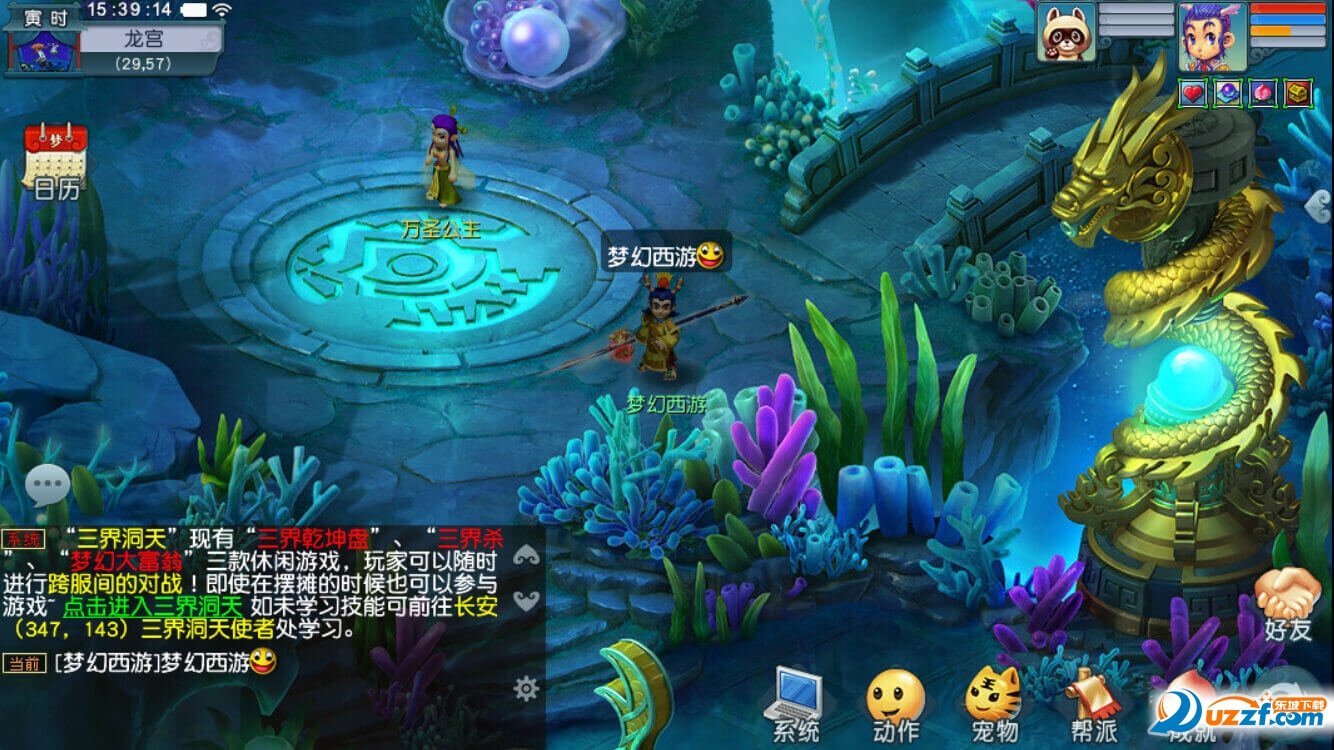Screen dimensions: 1334x750
Task: Open the chat speech bubble button
Action: click(47, 486)
